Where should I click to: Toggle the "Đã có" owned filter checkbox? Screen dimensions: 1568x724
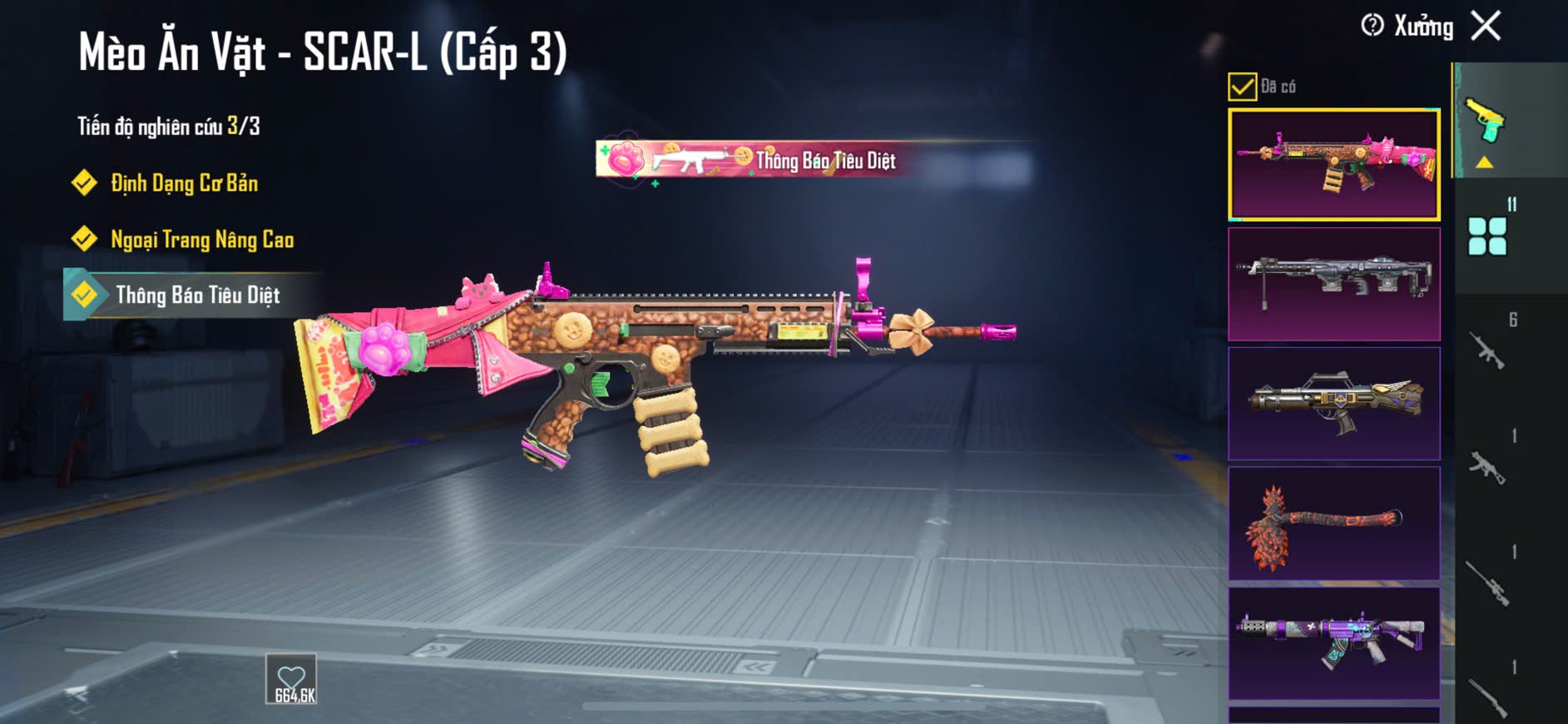pyautogui.click(x=1242, y=87)
